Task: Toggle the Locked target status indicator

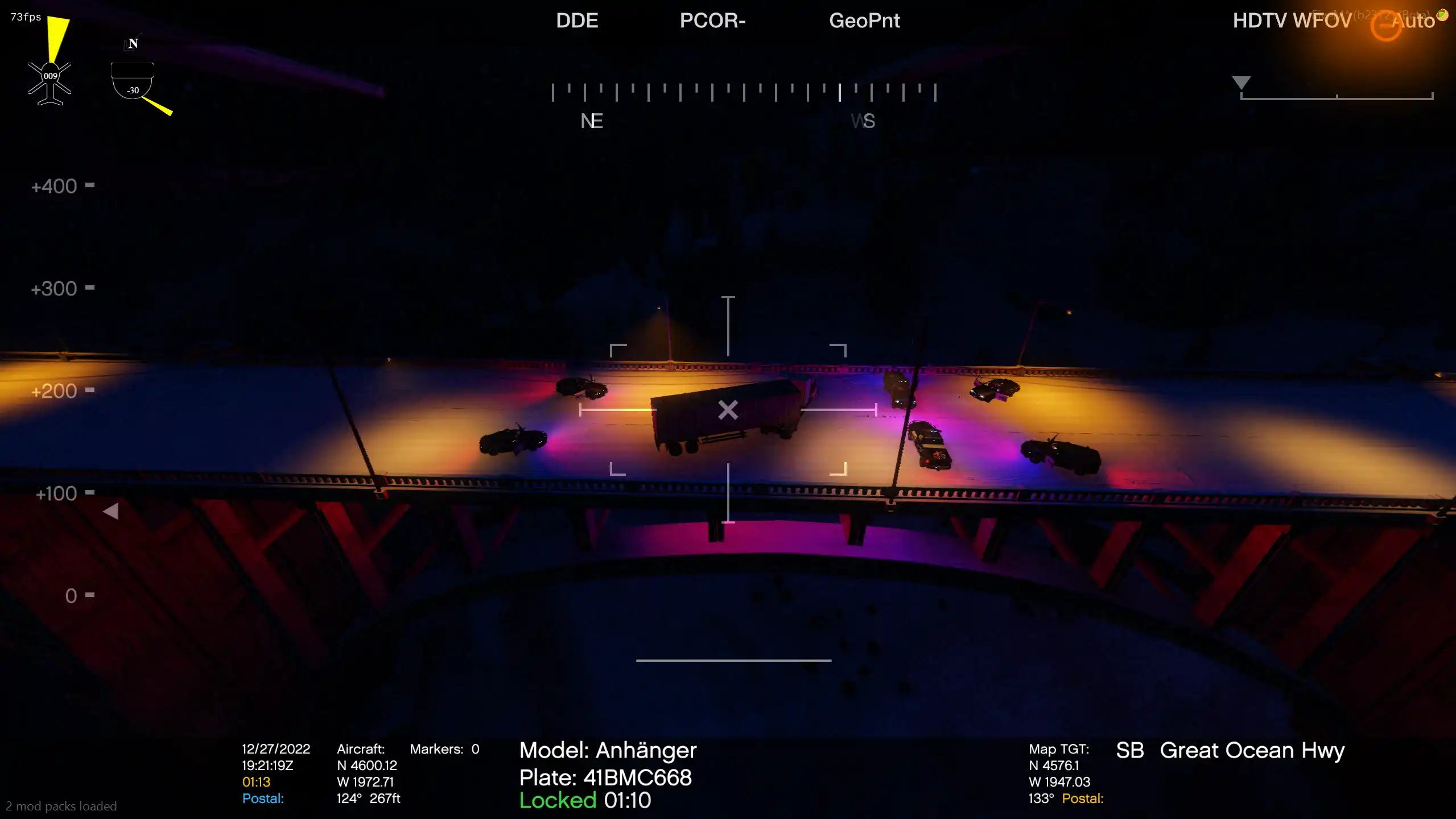Action: pyautogui.click(x=558, y=800)
